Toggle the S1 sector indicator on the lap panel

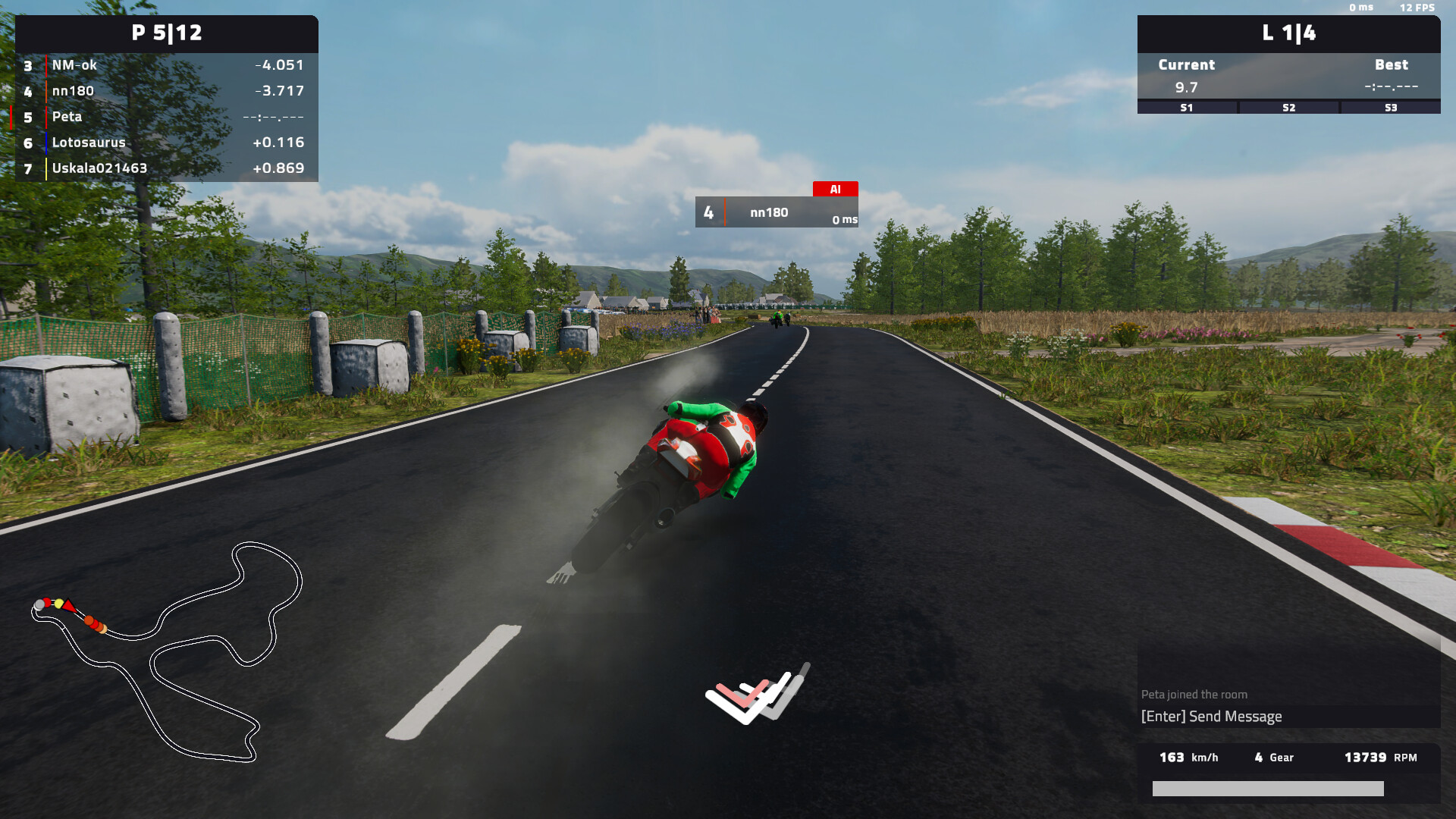(1185, 108)
